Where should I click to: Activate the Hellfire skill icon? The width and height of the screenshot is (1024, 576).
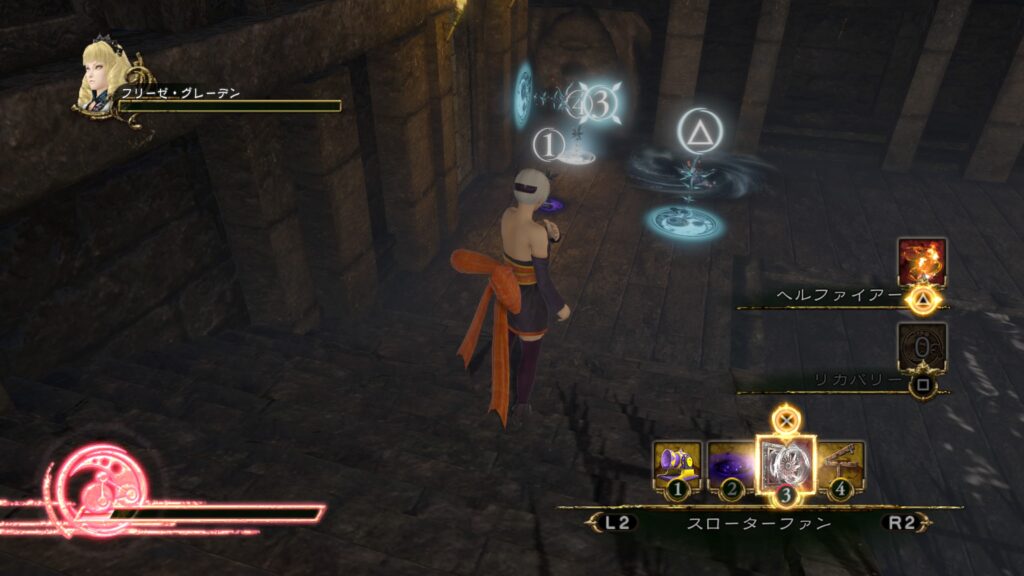click(x=921, y=262)
